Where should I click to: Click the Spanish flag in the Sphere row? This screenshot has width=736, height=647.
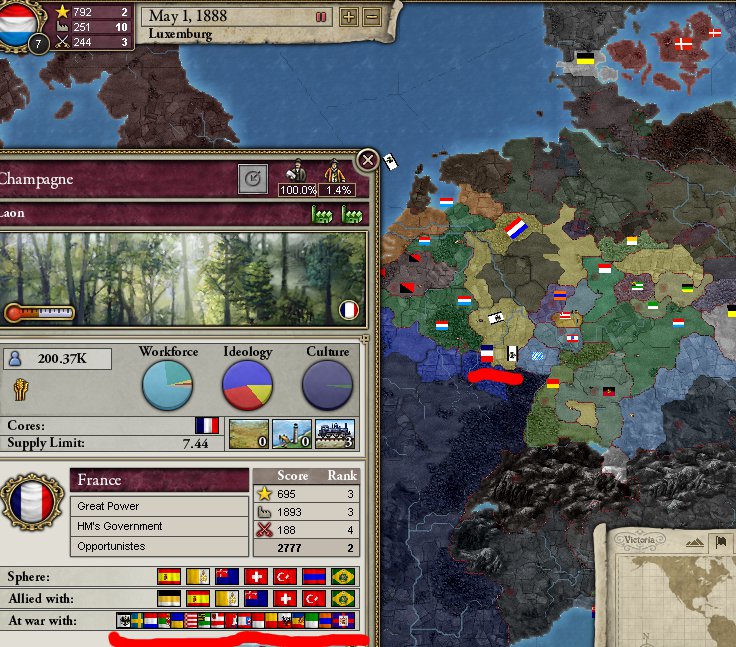(x=170, y=577)
